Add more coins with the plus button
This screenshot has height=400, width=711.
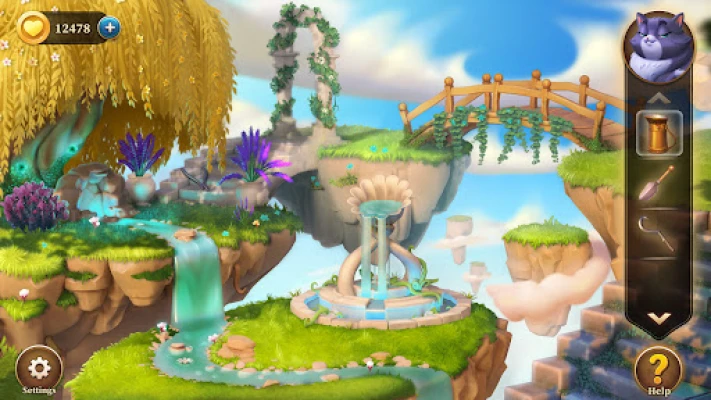point(109,27)
